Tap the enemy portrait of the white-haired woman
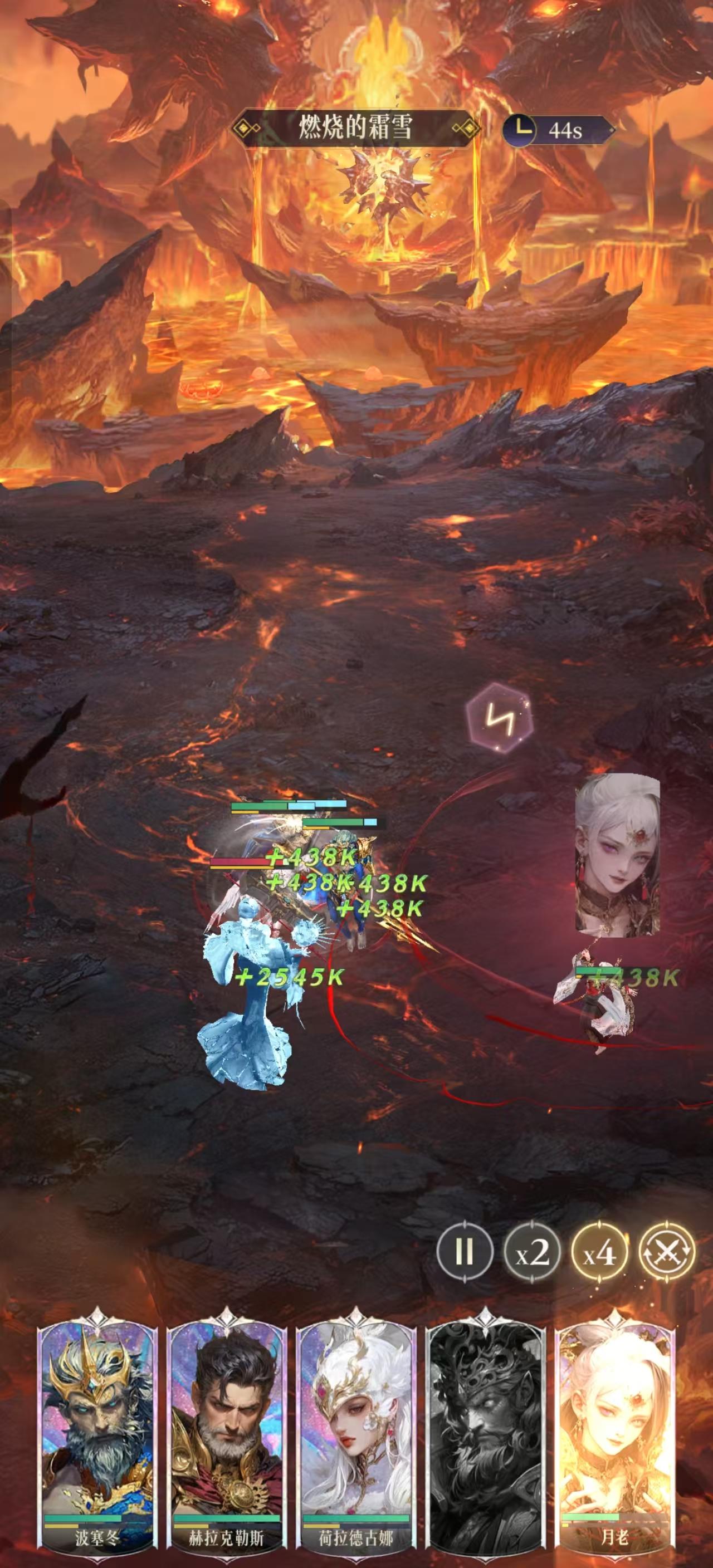Screen dimensions: 713x1568 616,864
